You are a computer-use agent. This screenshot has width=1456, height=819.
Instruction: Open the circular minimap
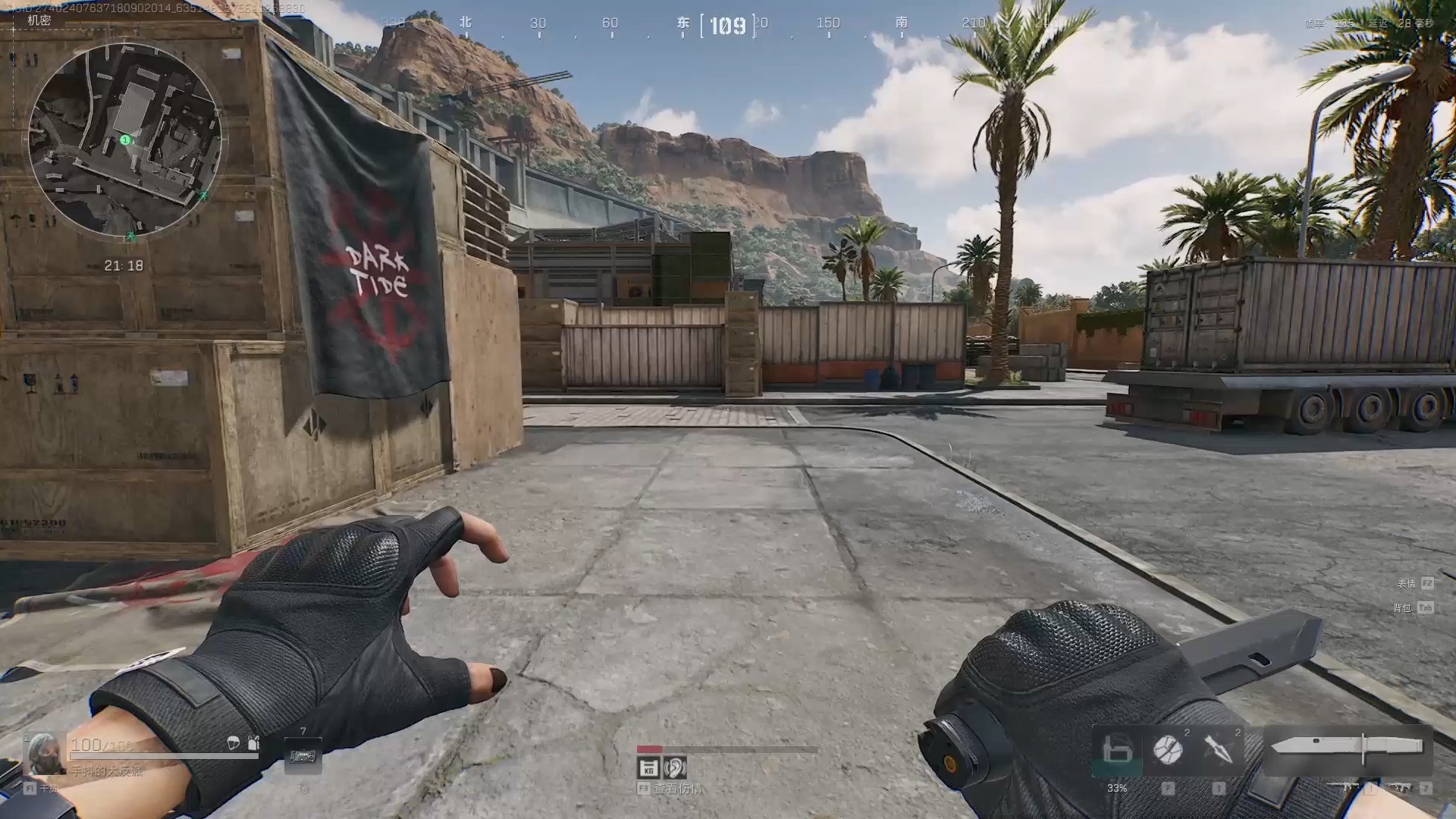pos(125,140)
